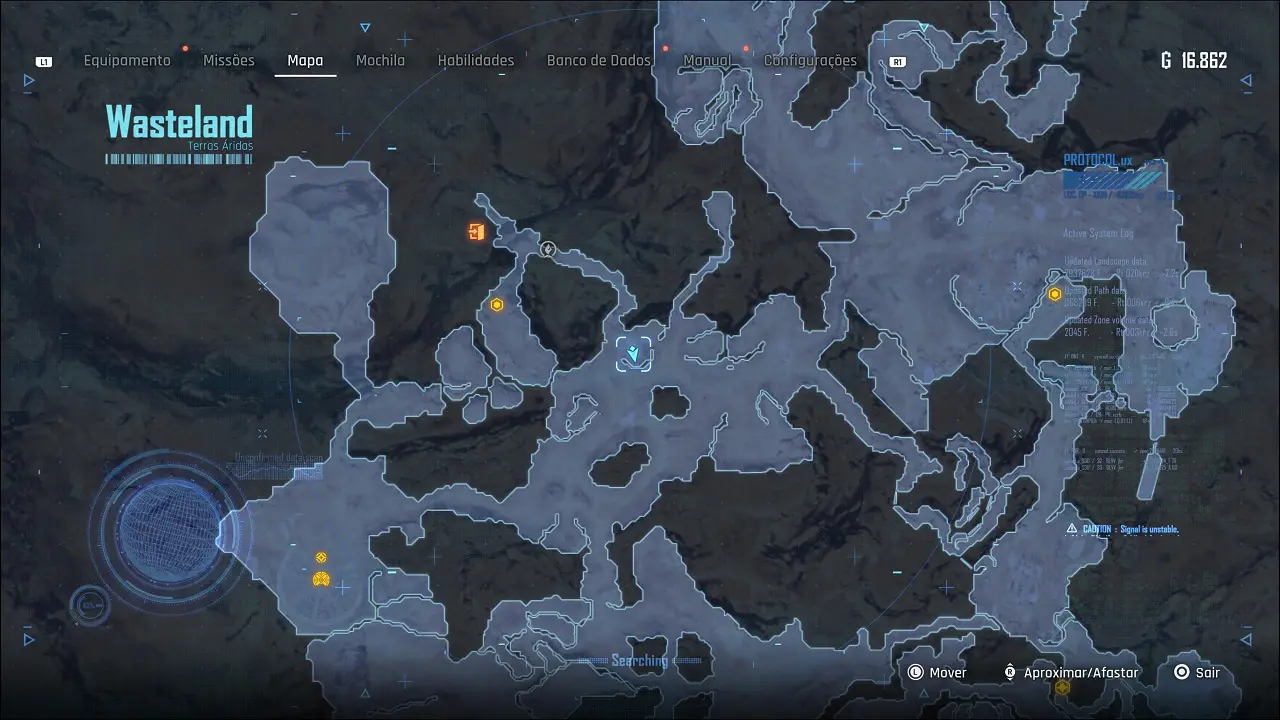The height and width of the screenshot is (720, 1280).
Task: Pick the yellow semicircle dome map marker
Action: [x=321, y=578]
